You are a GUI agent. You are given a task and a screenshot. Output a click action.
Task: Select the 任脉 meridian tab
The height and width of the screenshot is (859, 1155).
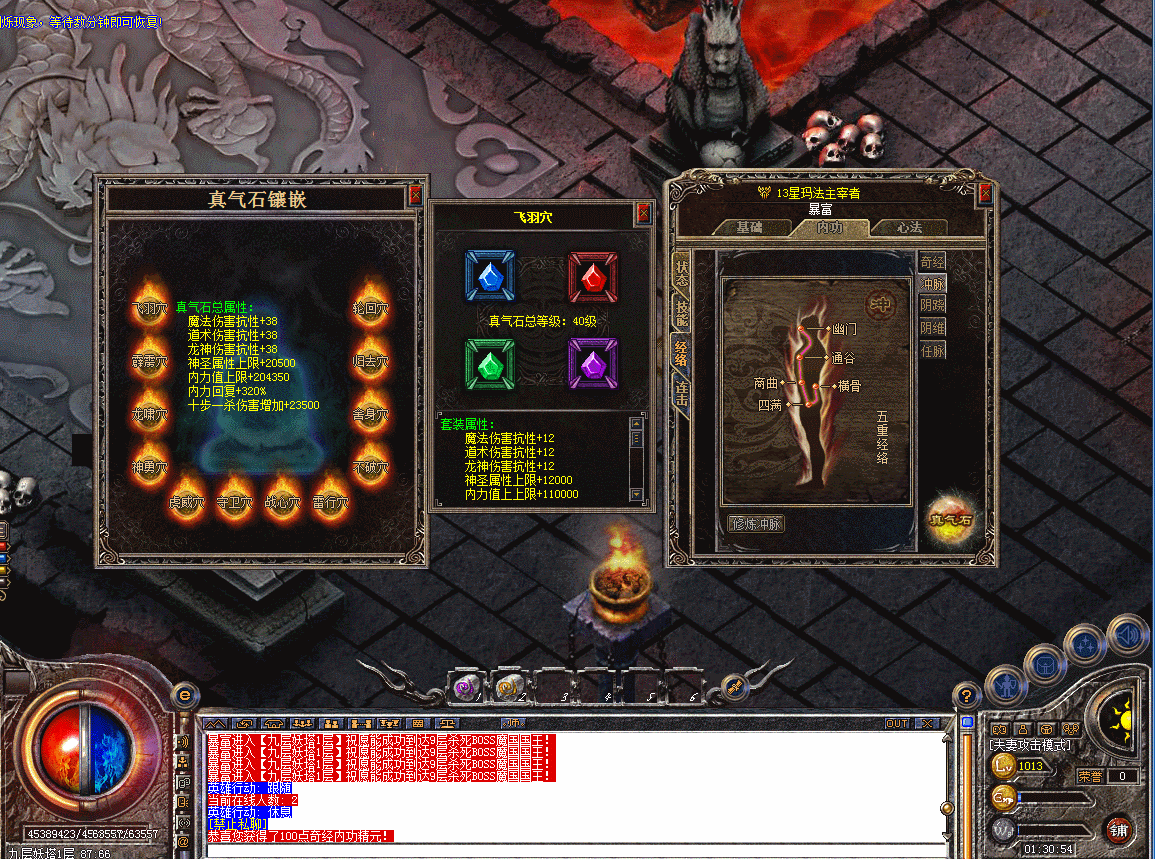[x=932, y=351]
